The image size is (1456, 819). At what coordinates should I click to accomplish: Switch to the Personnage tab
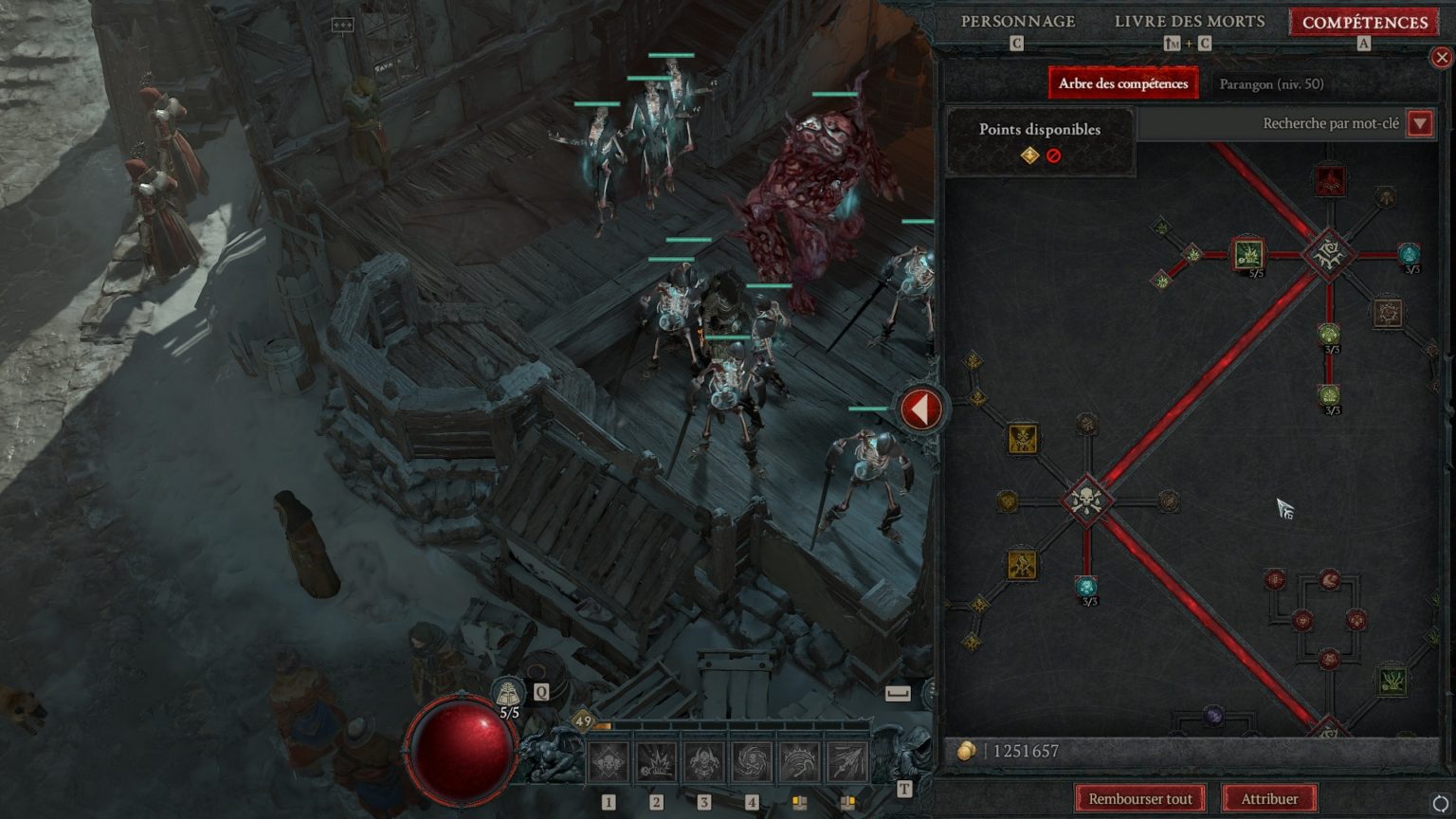point(1018,22)
